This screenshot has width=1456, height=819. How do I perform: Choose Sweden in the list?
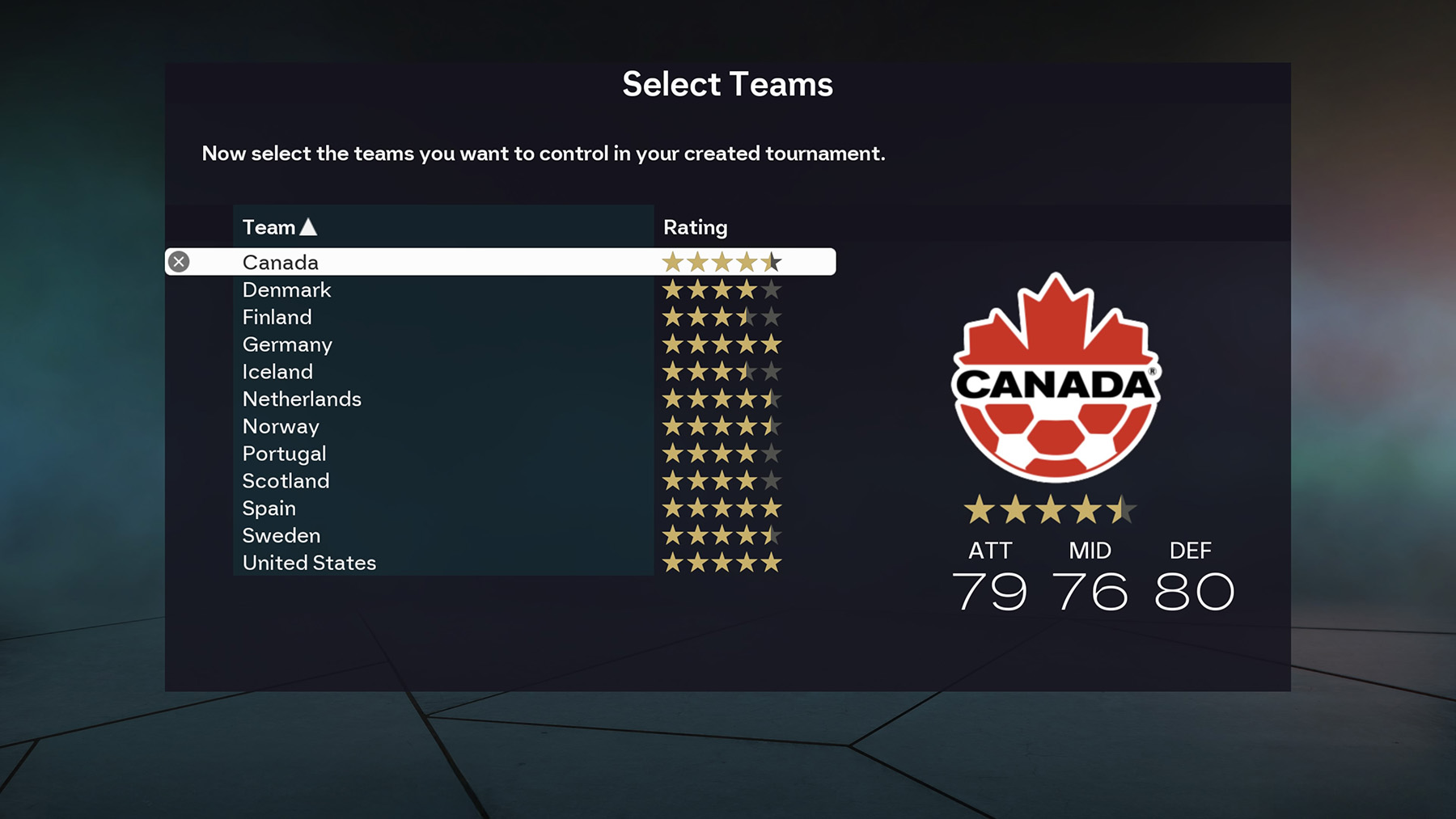[281, 536]
